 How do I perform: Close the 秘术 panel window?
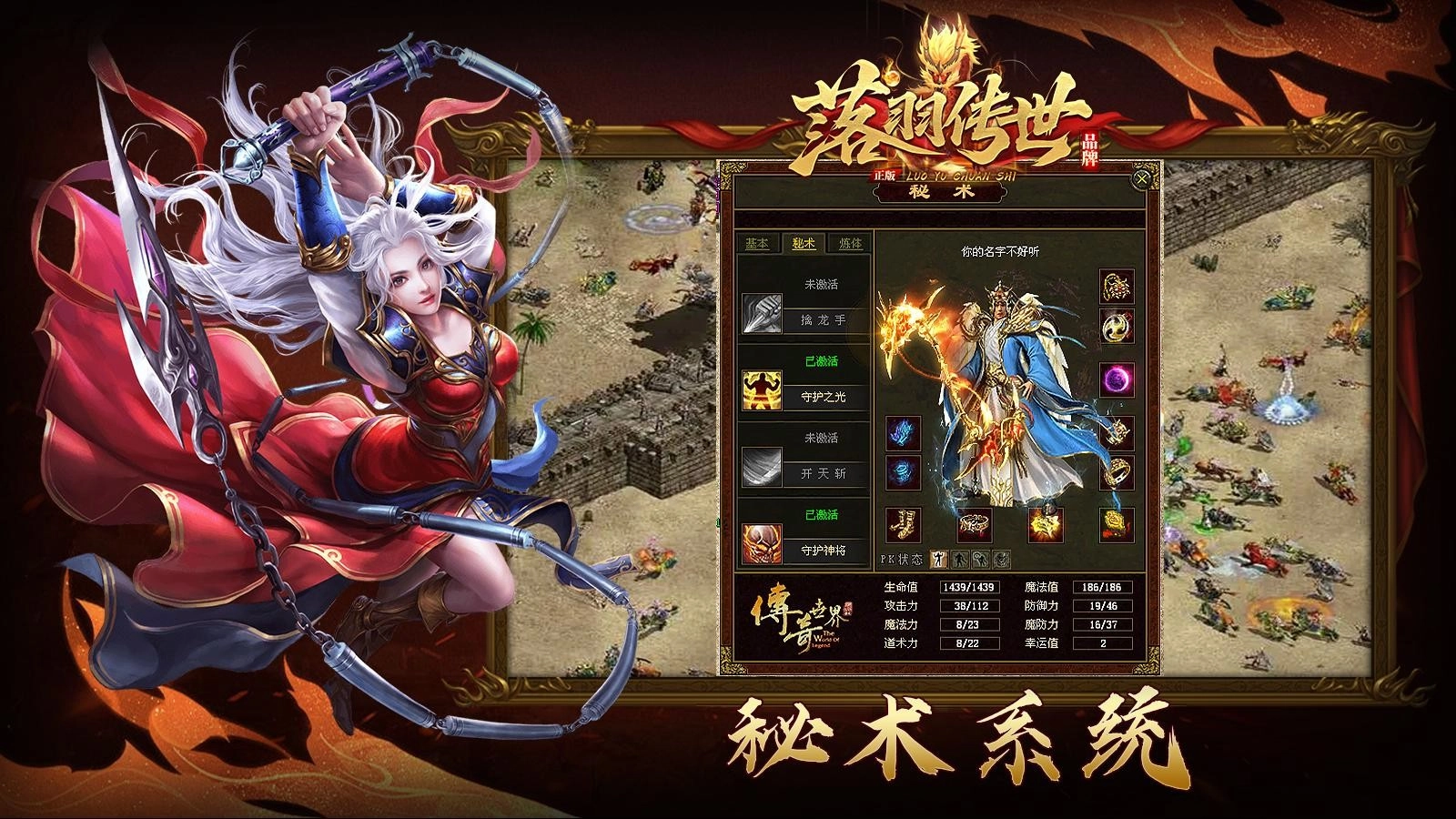(x=1140, y=178)
